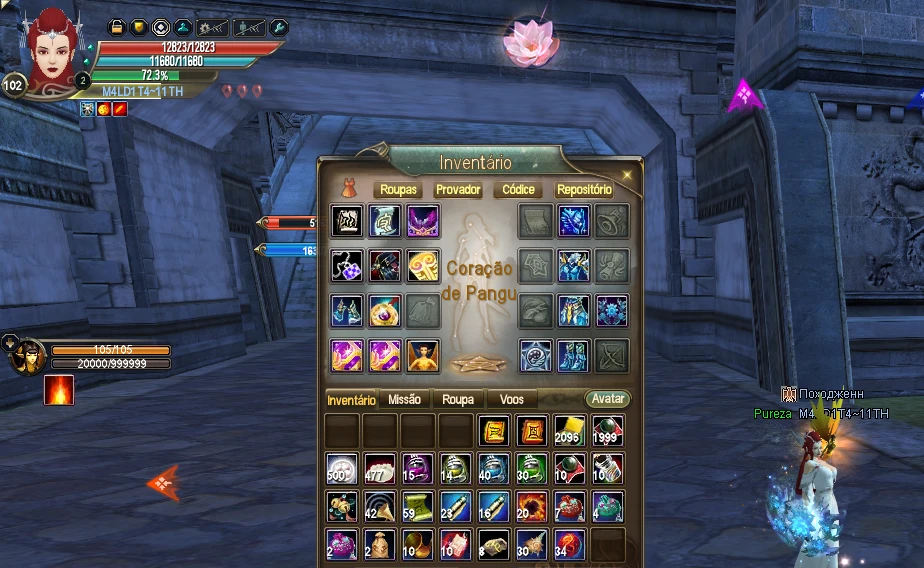Image resolution: width=924 pixels, height=568 pixels.
Task: Click the Provador button
Action: pos(458,190)
